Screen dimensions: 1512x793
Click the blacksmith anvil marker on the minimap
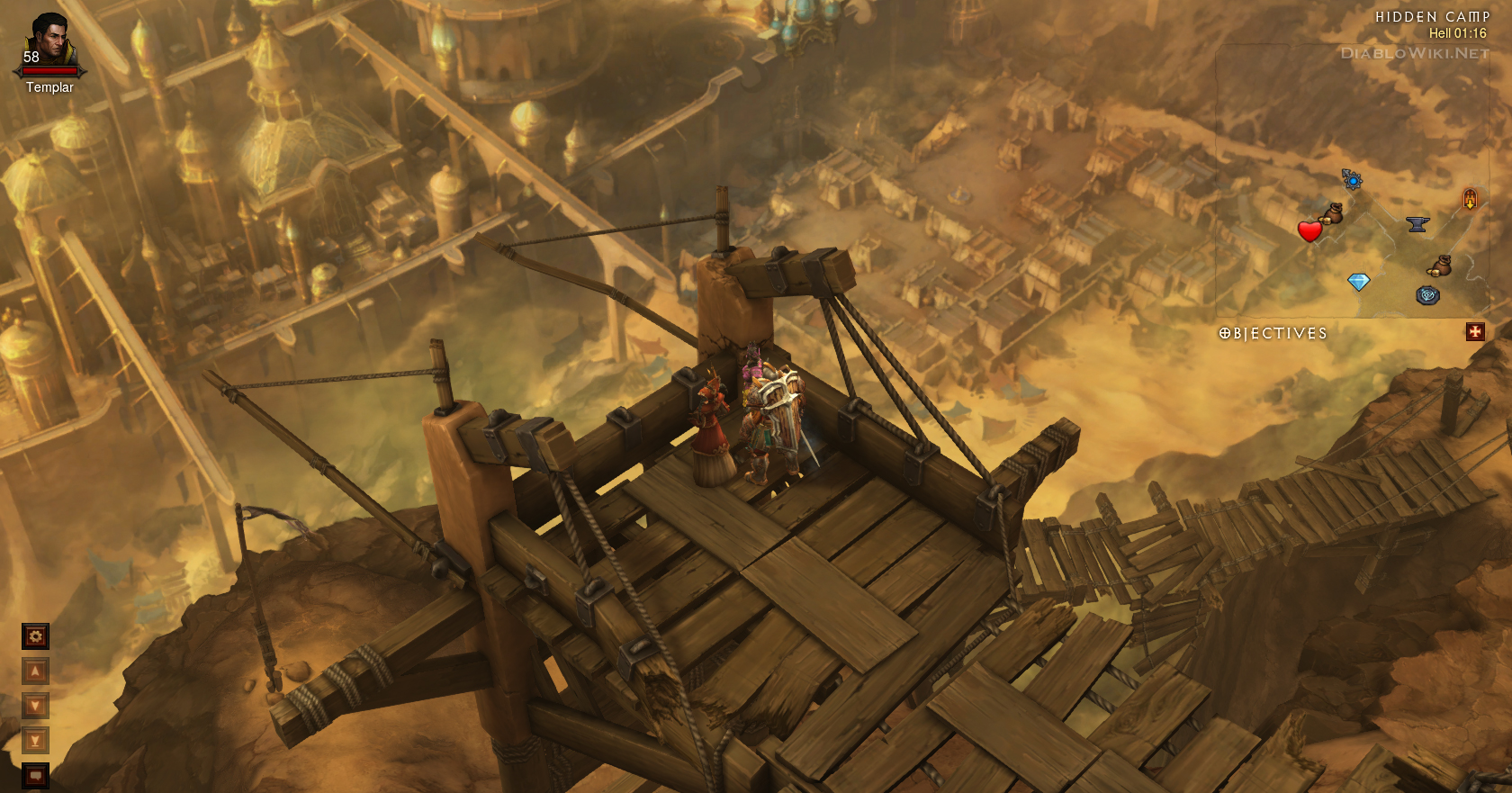click(1417, 224)
